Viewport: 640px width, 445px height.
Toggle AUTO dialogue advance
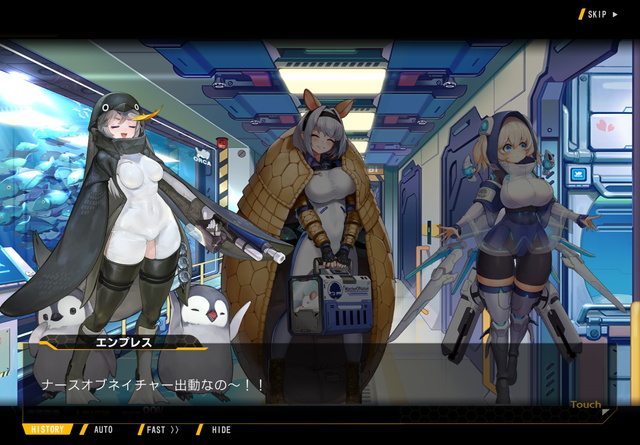(103, 430)
